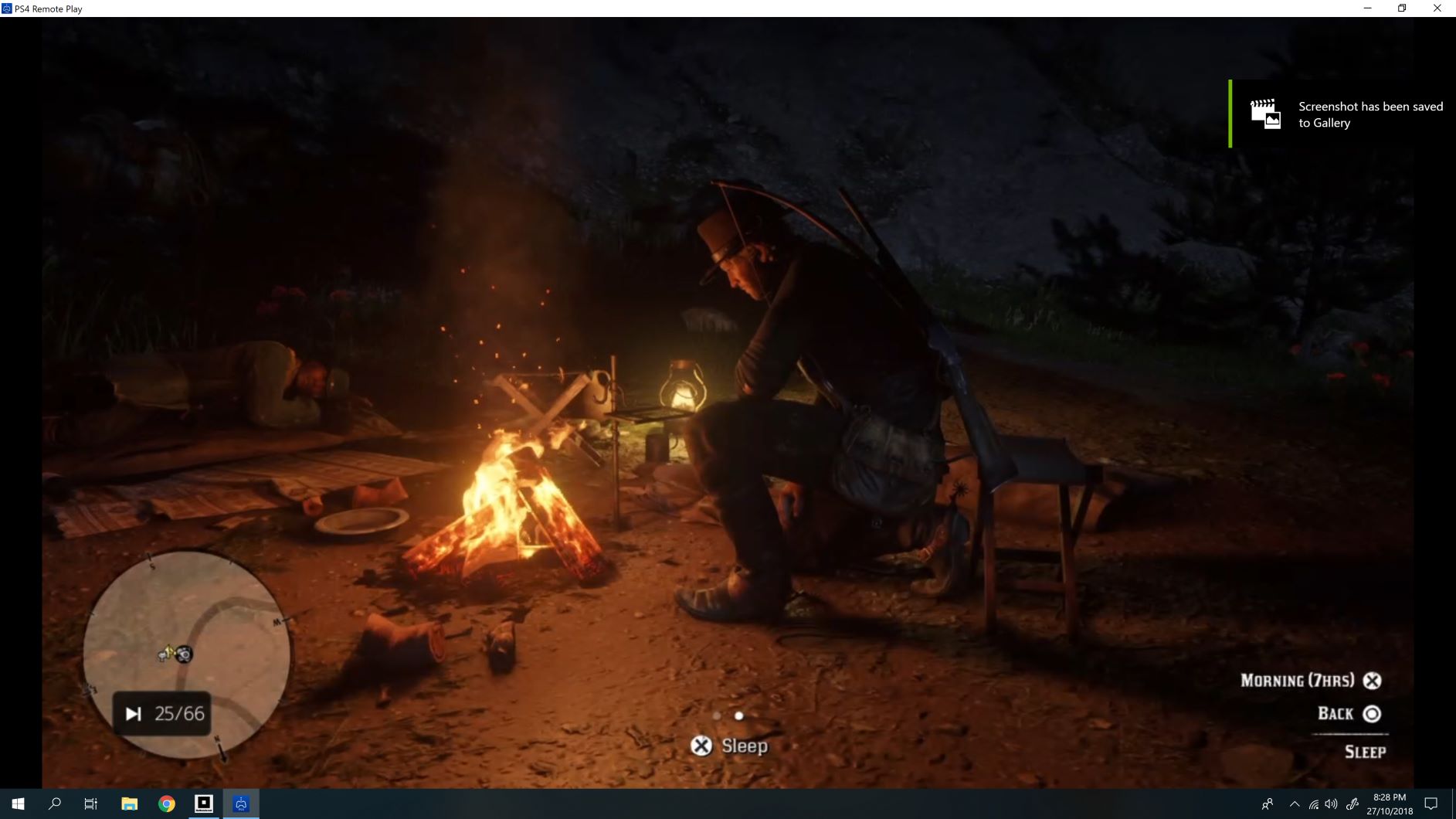Select the Back option
The width and height of the screenshot is (1456, 819).
coord(1349,713)
